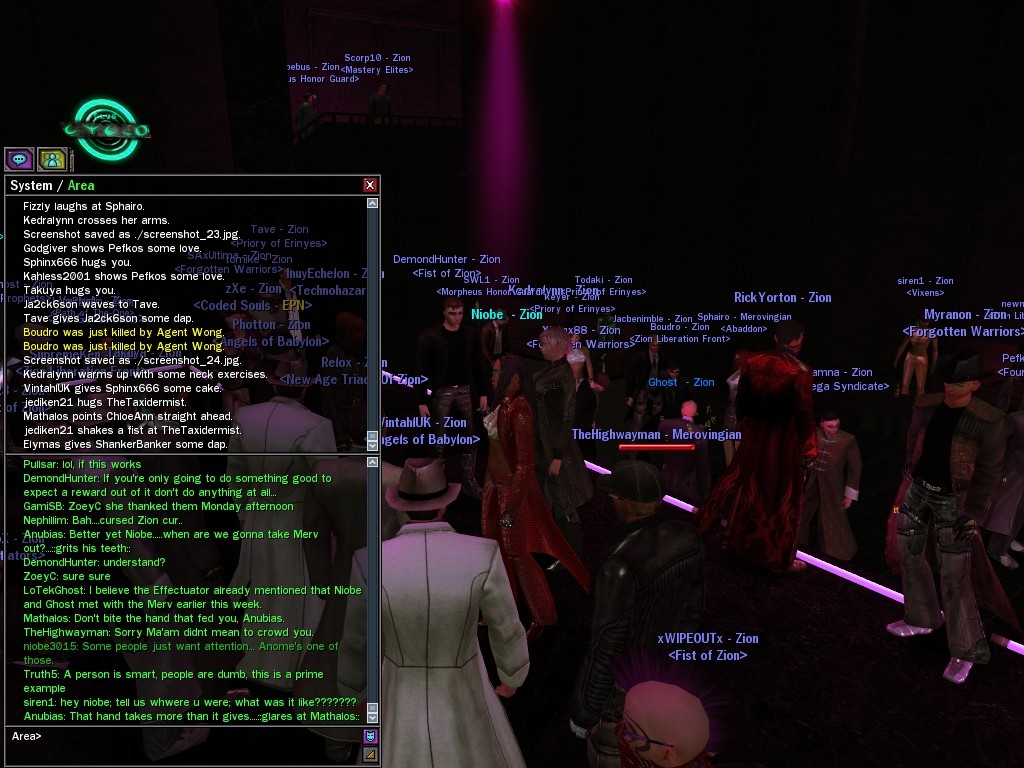Click the green glowing circular logo button

[x=106, y=129]
